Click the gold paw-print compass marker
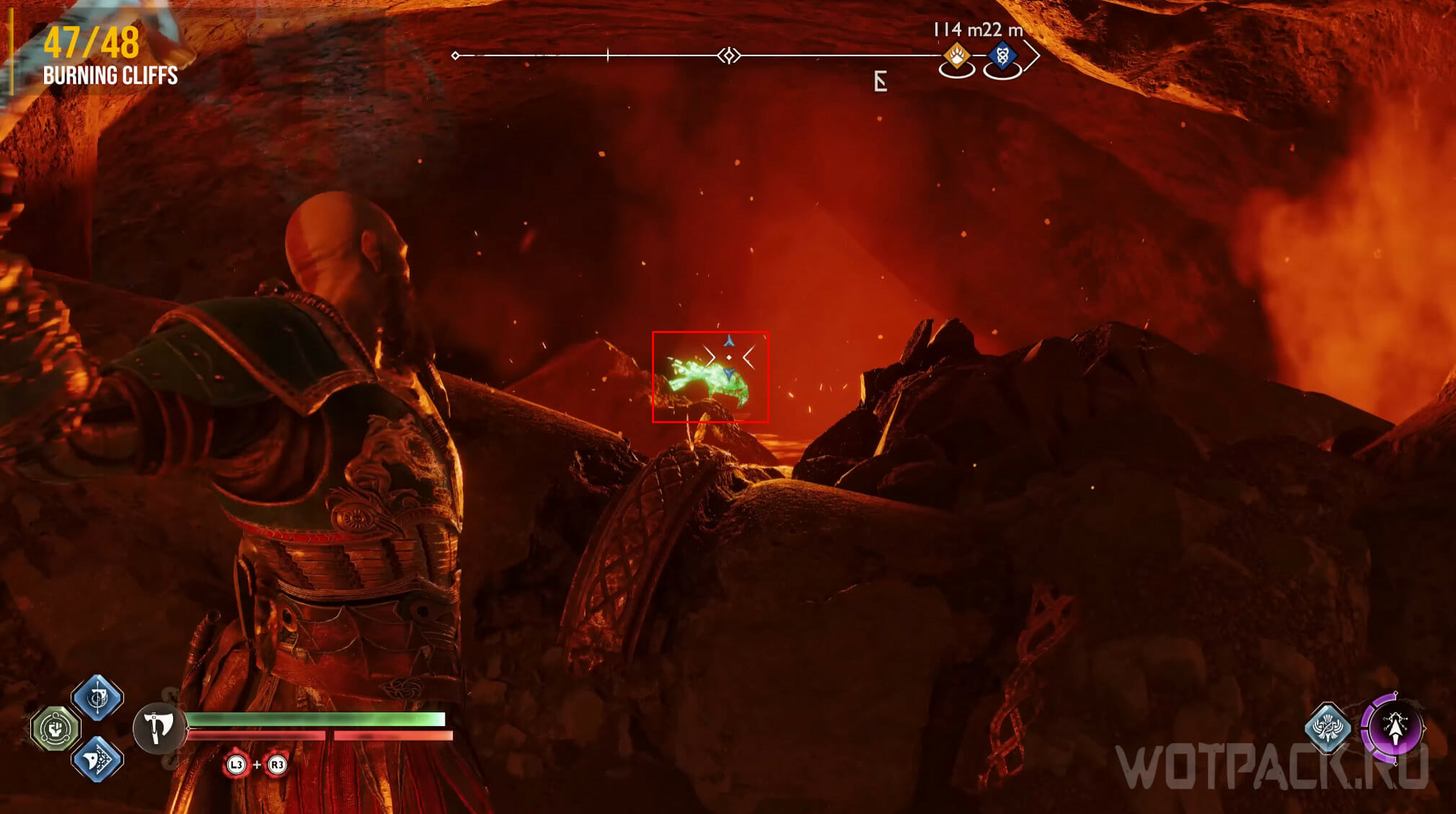 click(x=957, y=56)
